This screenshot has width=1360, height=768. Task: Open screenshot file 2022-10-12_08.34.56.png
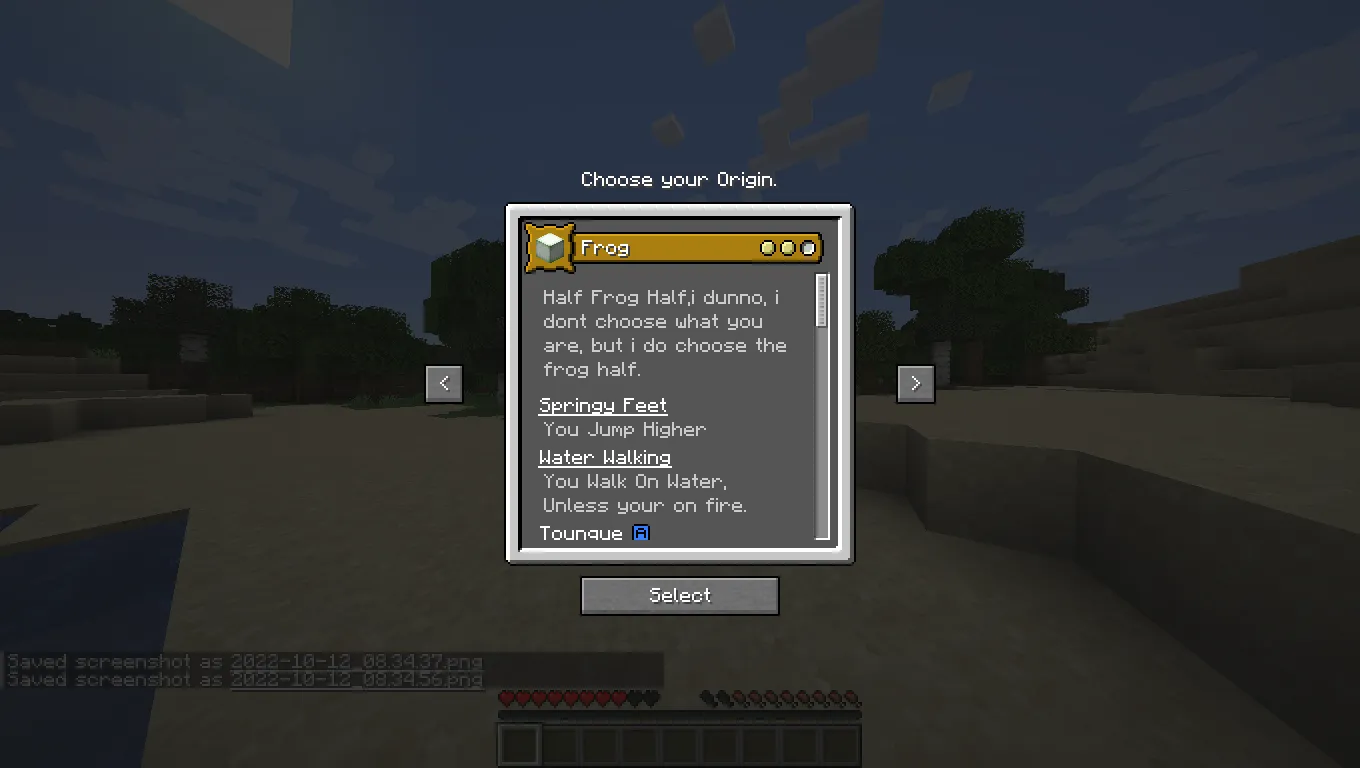click(x=356, y=679)
